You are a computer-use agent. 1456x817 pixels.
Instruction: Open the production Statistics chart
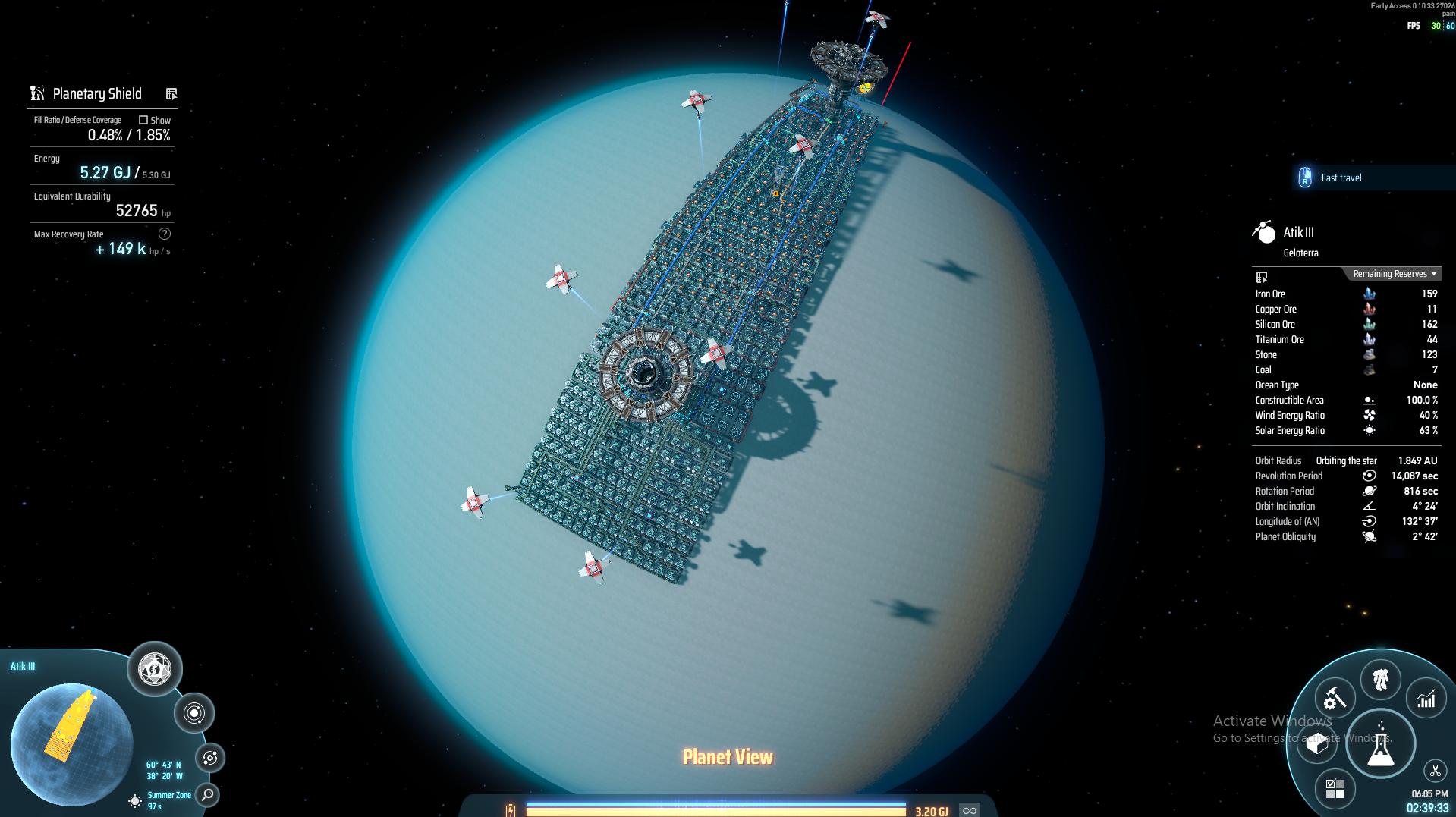(x=1426, y=698)
